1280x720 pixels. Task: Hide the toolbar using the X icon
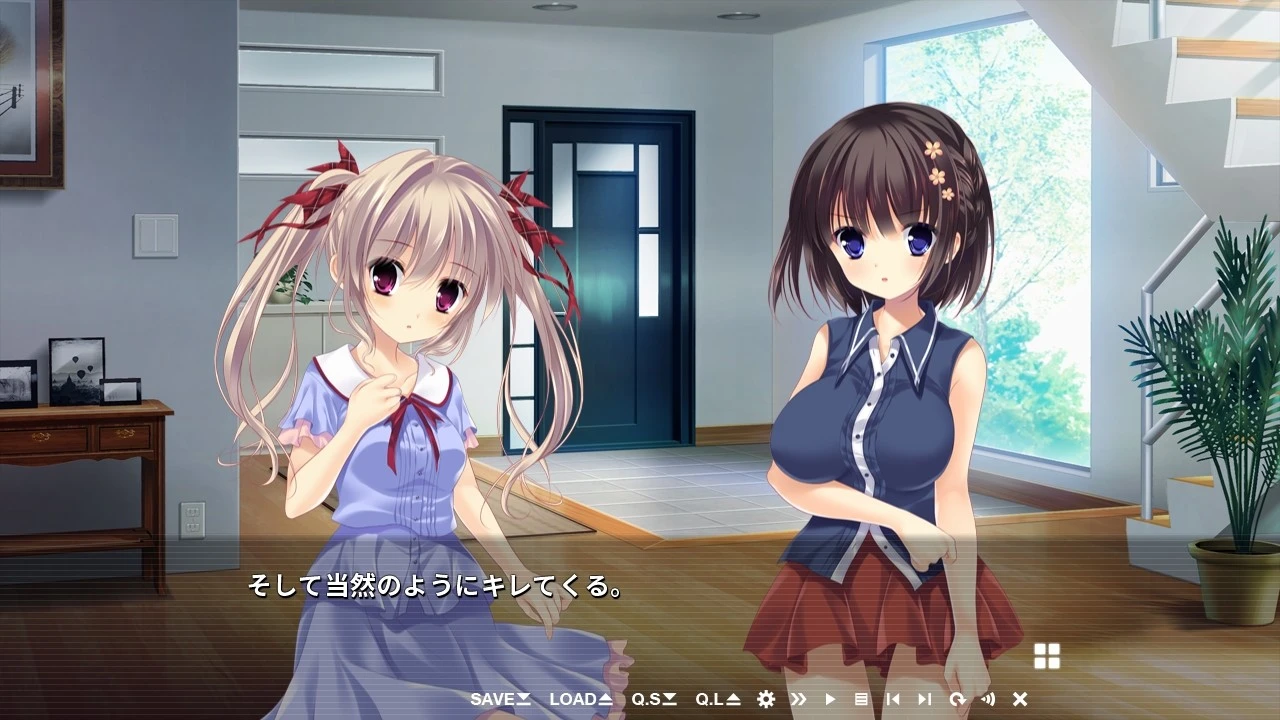(x=1020, y=700)
